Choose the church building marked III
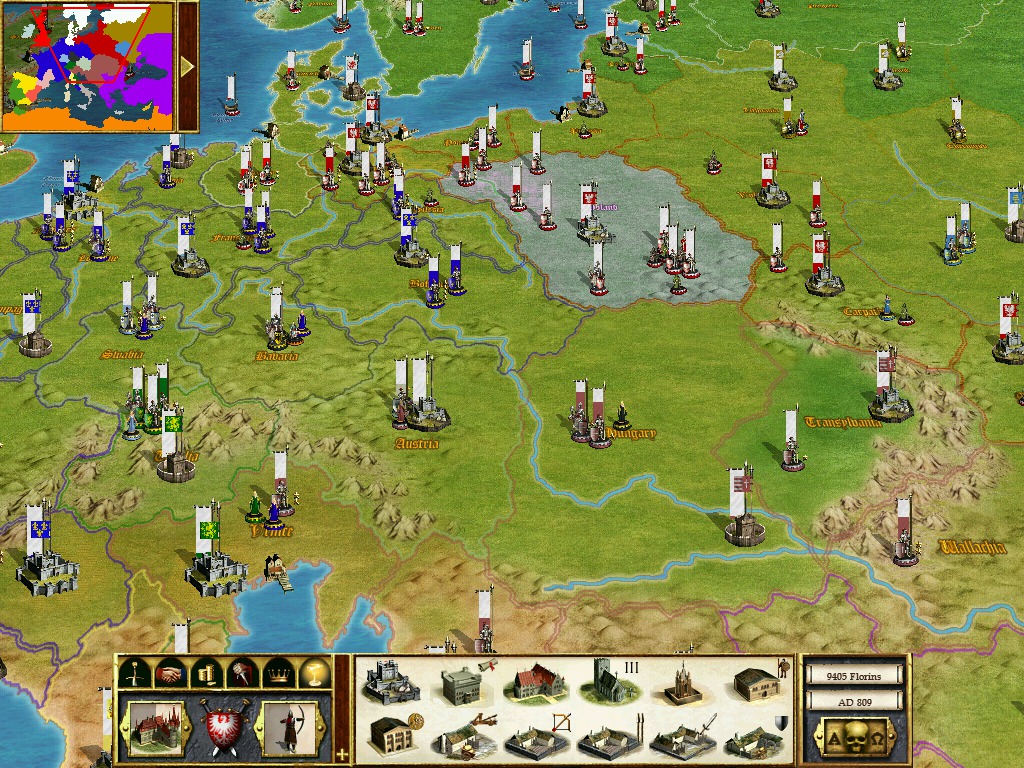This screenshot has height=768, width=1024. [607, 682]
